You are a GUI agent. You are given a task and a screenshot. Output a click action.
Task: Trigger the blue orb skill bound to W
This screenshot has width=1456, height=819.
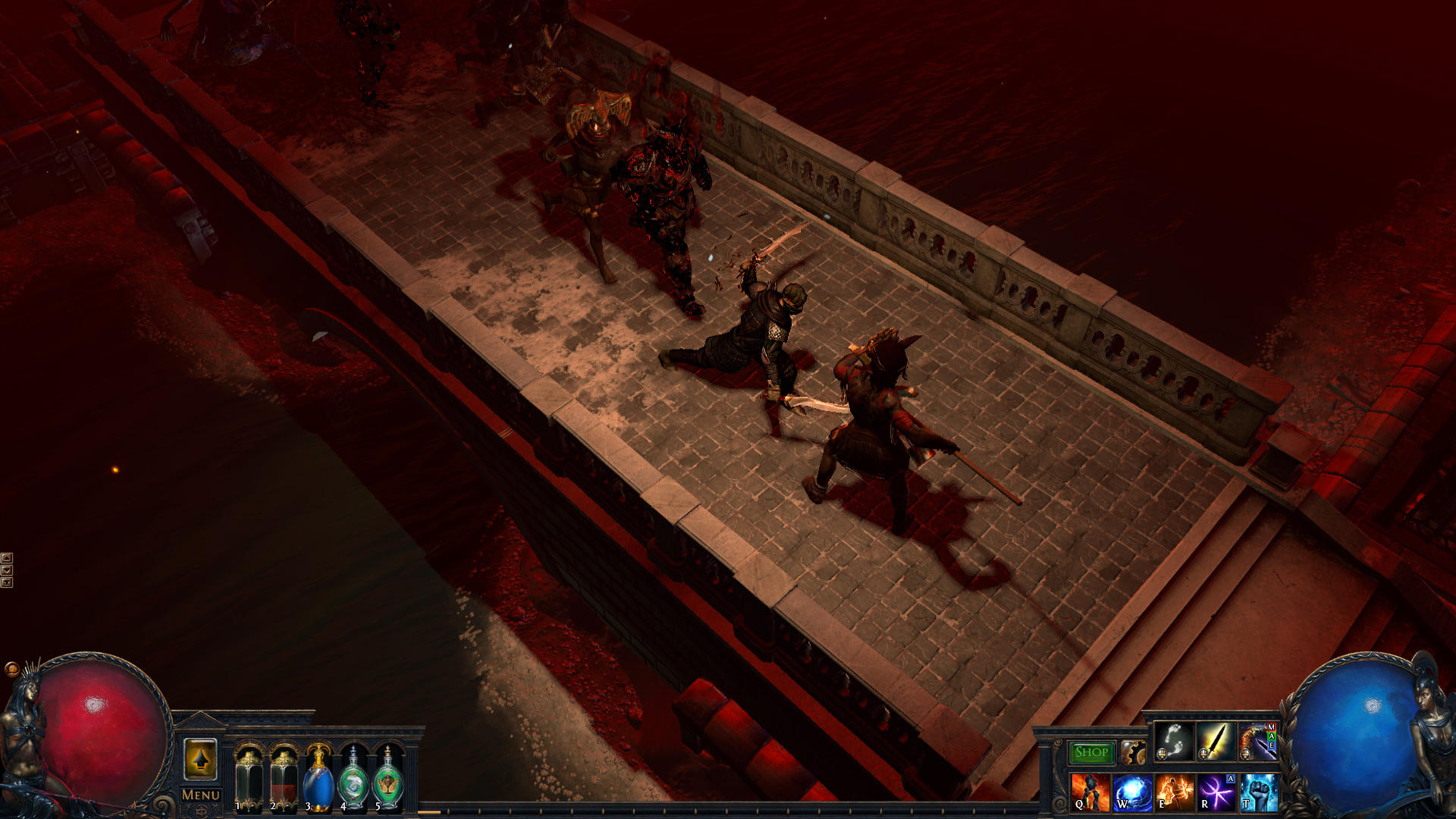pyautogui.click(x=1134, y=792)
